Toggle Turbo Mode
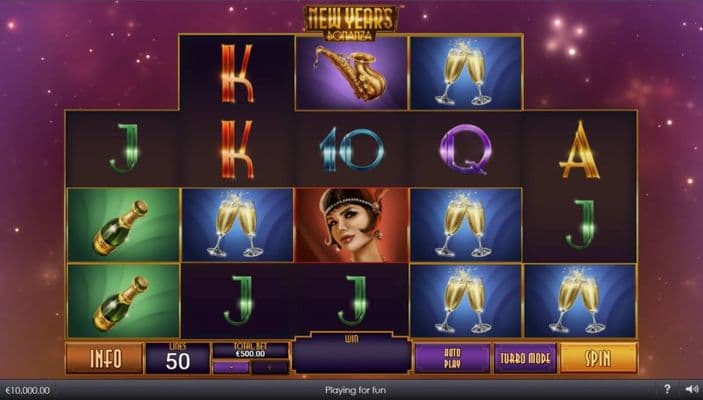 pyautogui.click(x=525, y=358)
